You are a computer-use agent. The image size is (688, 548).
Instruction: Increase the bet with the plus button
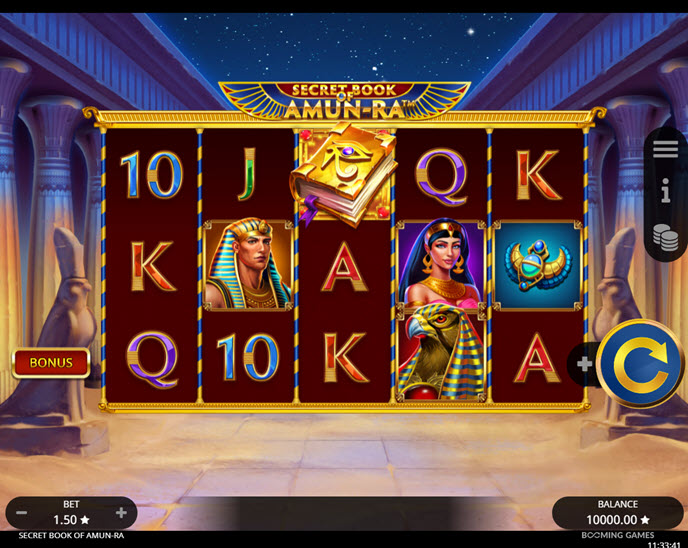(121, 513)
